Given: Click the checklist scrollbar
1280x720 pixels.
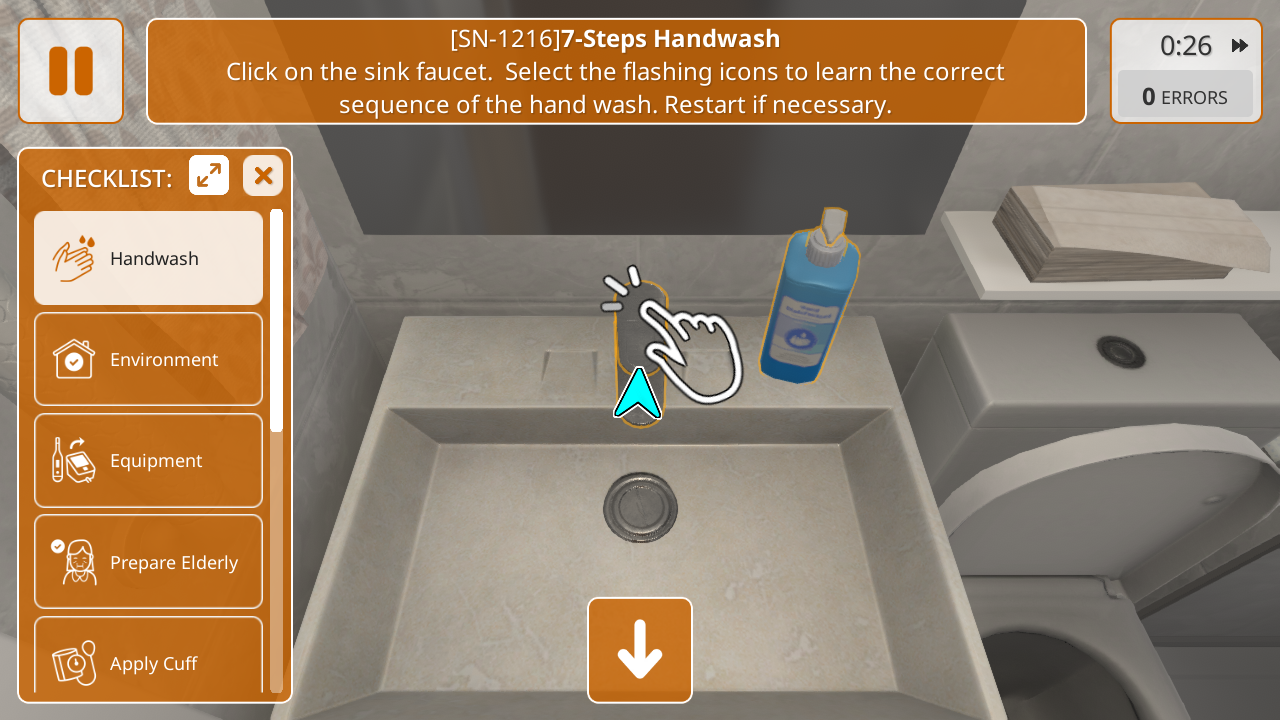Looking at the screenshot, I should click(x=276, y=320).
